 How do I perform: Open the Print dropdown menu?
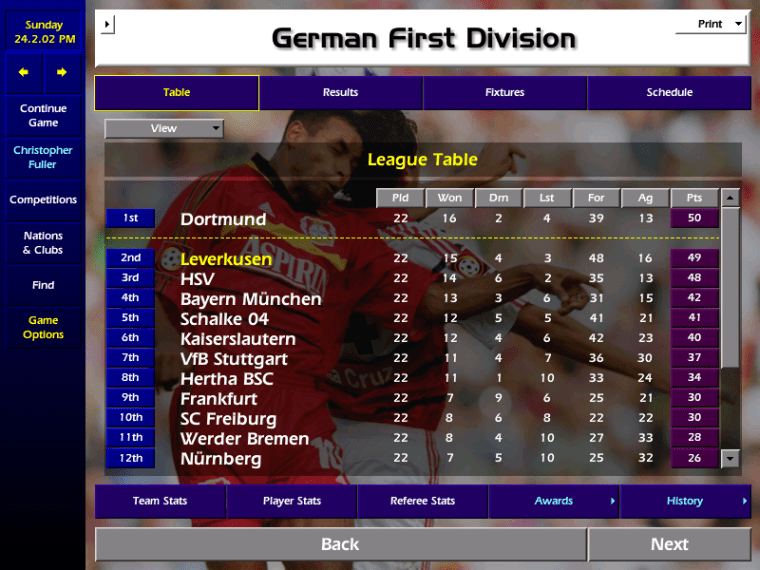coord(711,24)
